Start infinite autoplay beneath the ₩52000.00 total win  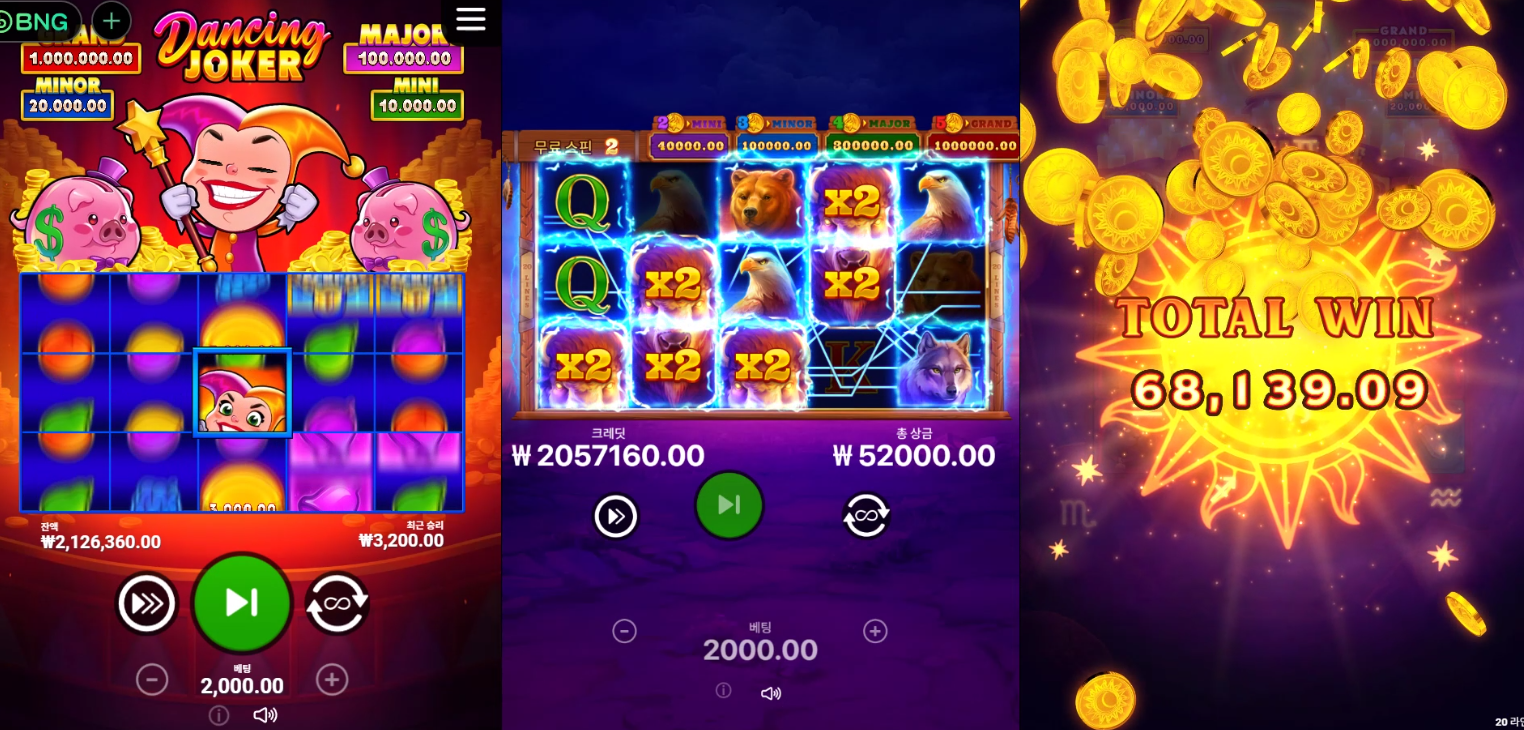866,516
